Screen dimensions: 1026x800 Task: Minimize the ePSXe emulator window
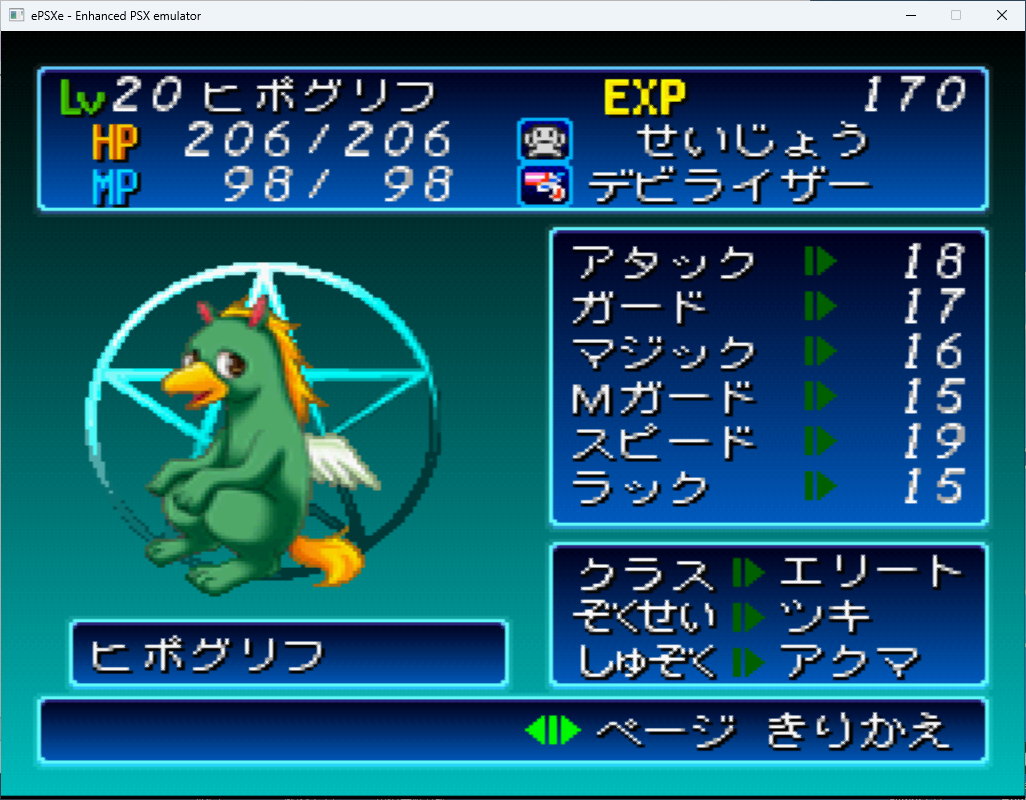click(910, 15)
